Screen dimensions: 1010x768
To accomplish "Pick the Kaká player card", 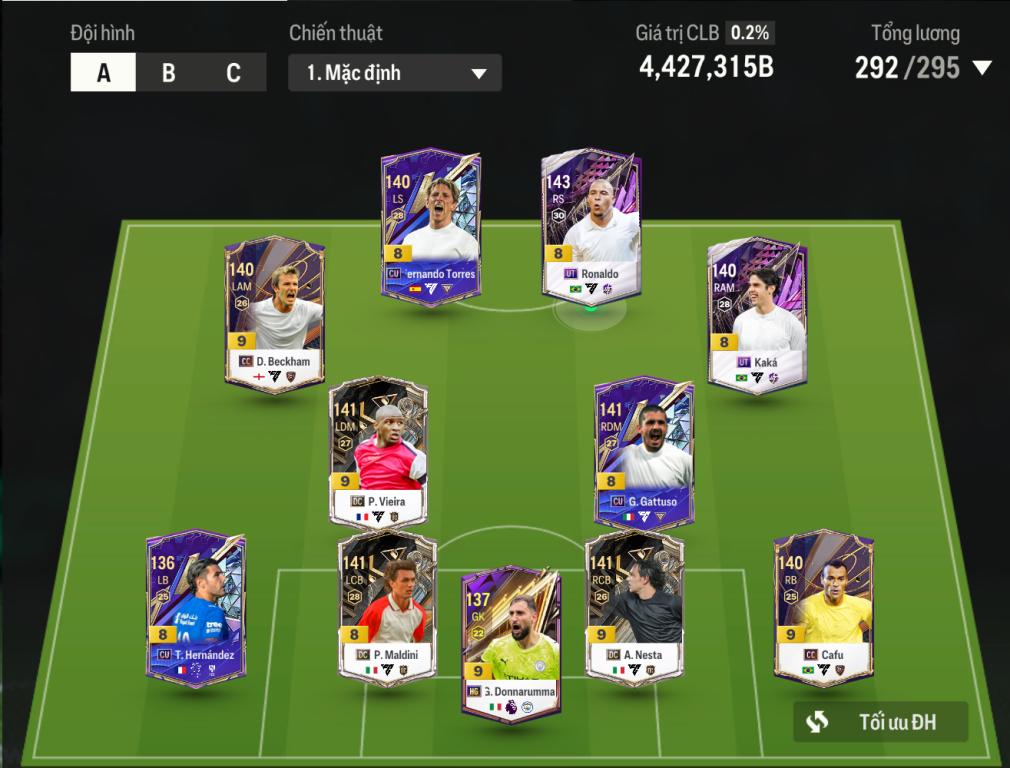I will click(x=757, y=313).
